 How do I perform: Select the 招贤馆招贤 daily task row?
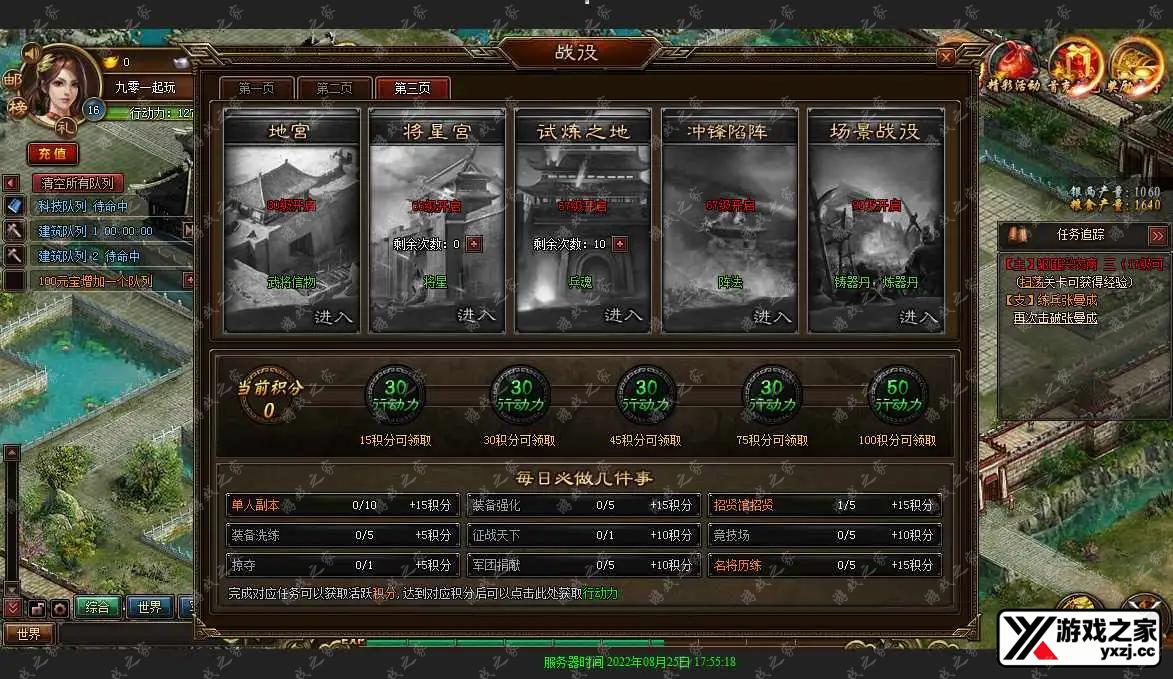[825, 505]
